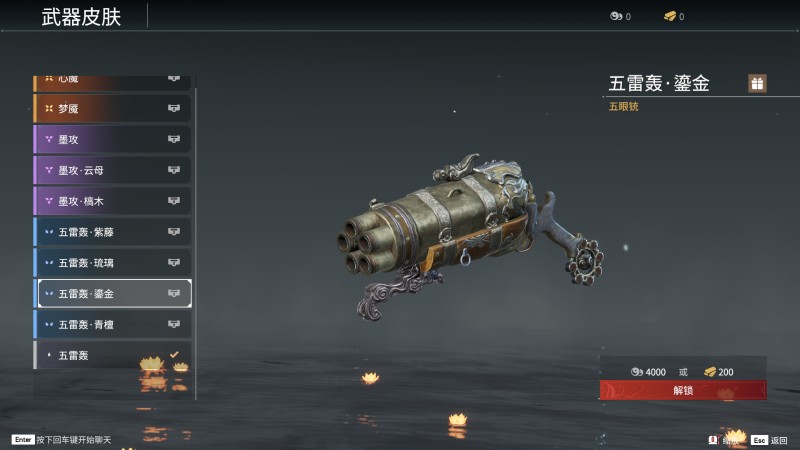Choose the 五雷轰·琉璃 skin
The image size is (800, 450).
click(113, 263)
